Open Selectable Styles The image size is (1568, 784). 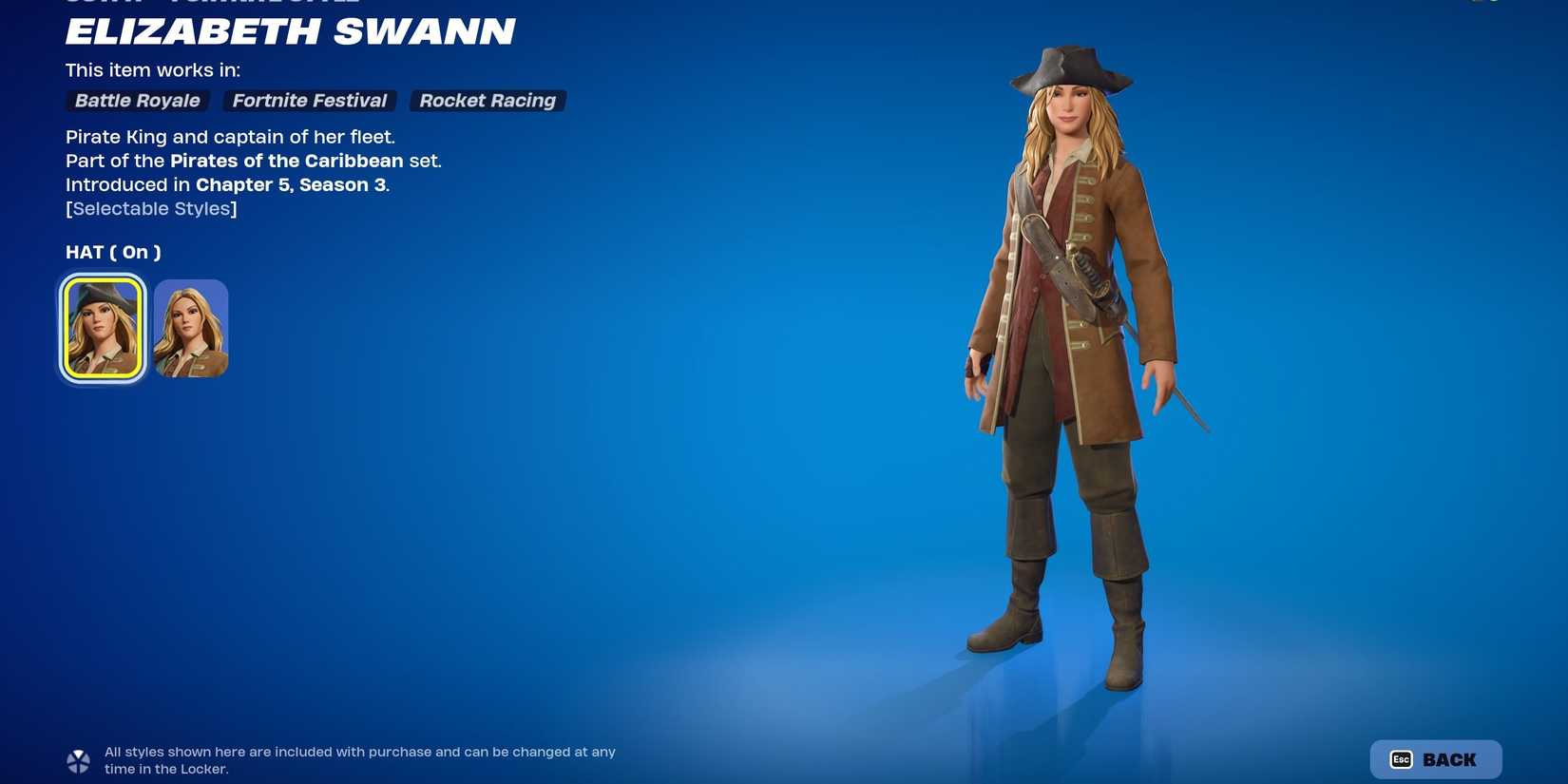150,208
